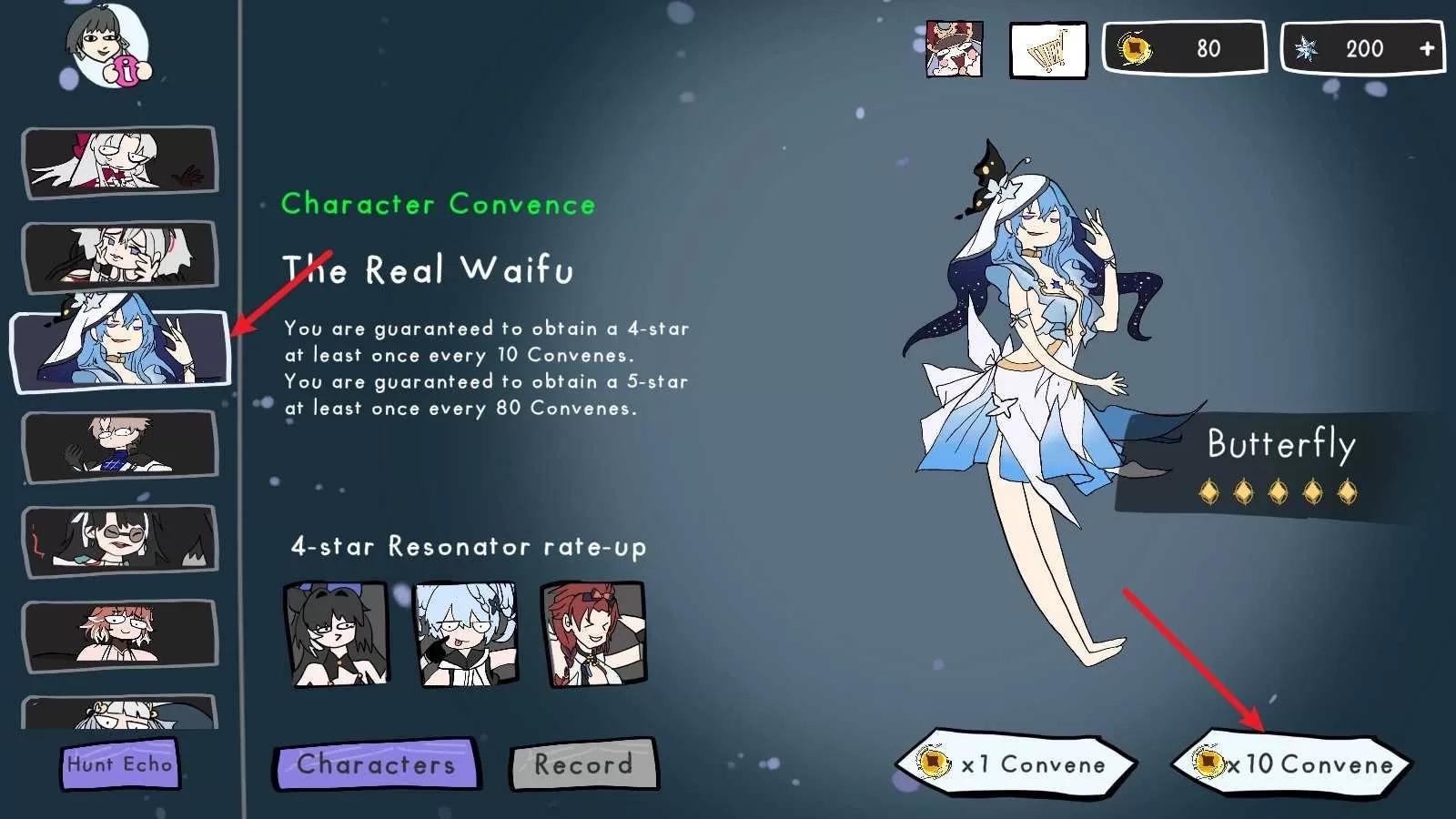Viewport: 1456px width, 819px height.
Task: Open the Hunt Echo screen
Action: point(120,764)
